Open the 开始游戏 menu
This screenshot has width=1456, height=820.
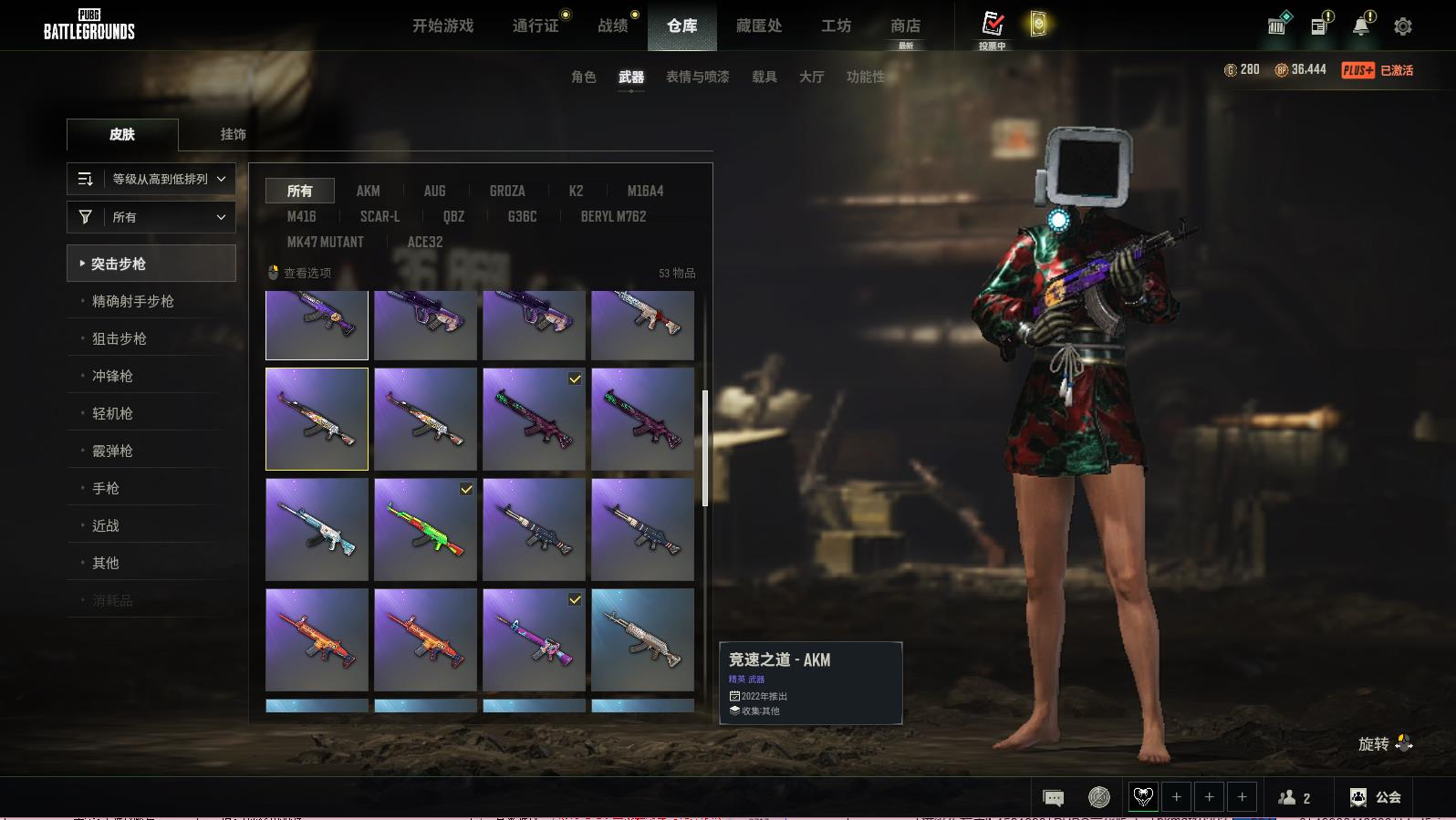pyautogui.click(x=442, y=26)
